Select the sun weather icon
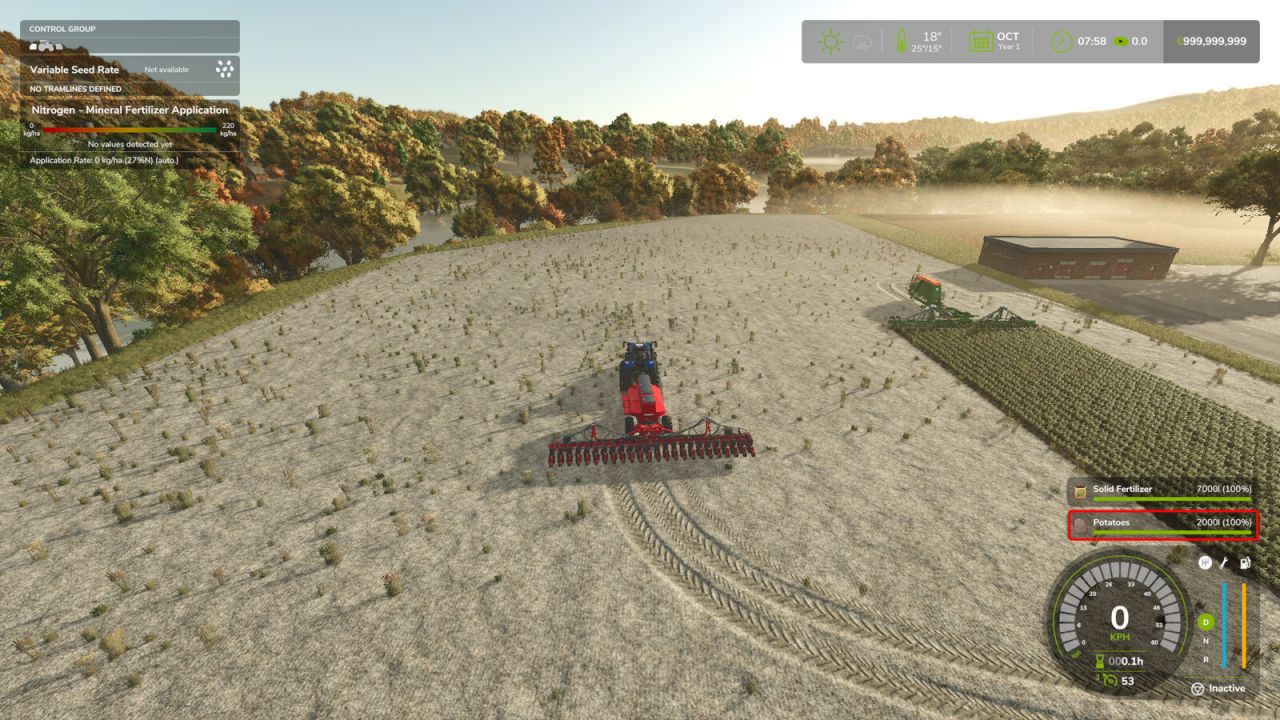 (x=831, y=40)
